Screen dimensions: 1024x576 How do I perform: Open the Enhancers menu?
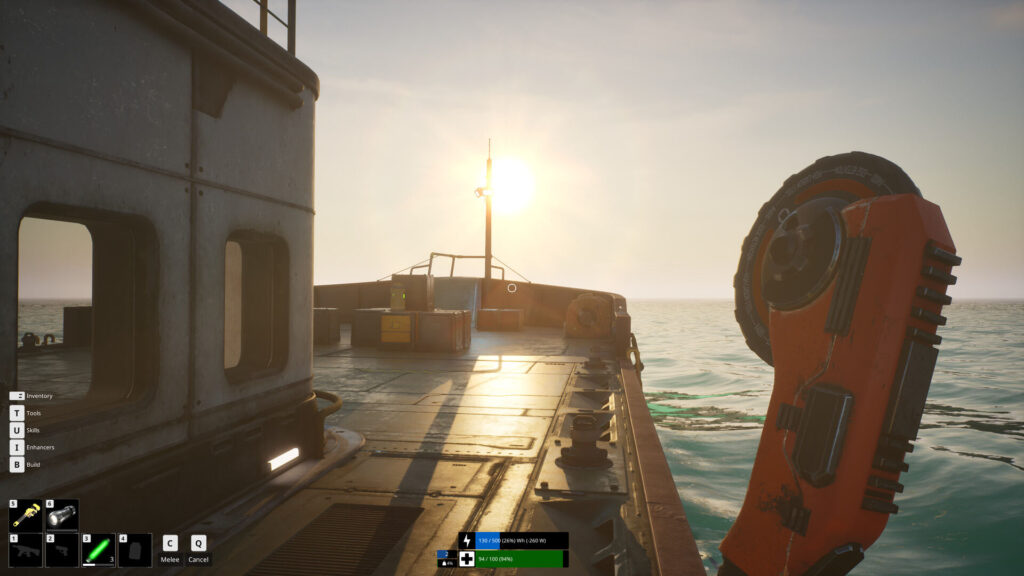click(x=17, y=447)
